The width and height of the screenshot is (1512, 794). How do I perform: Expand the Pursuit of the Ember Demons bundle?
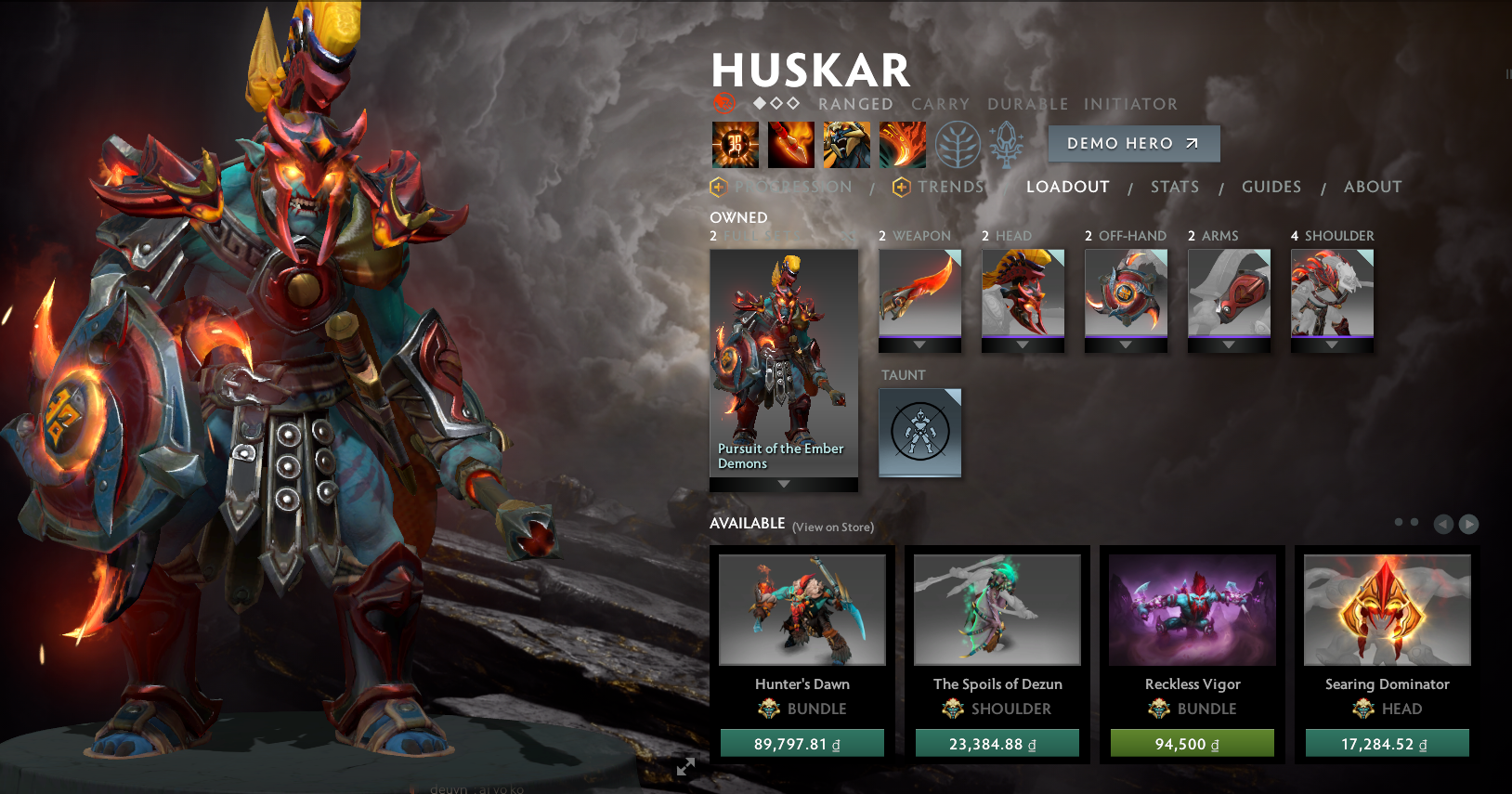[x=783, y=484]
